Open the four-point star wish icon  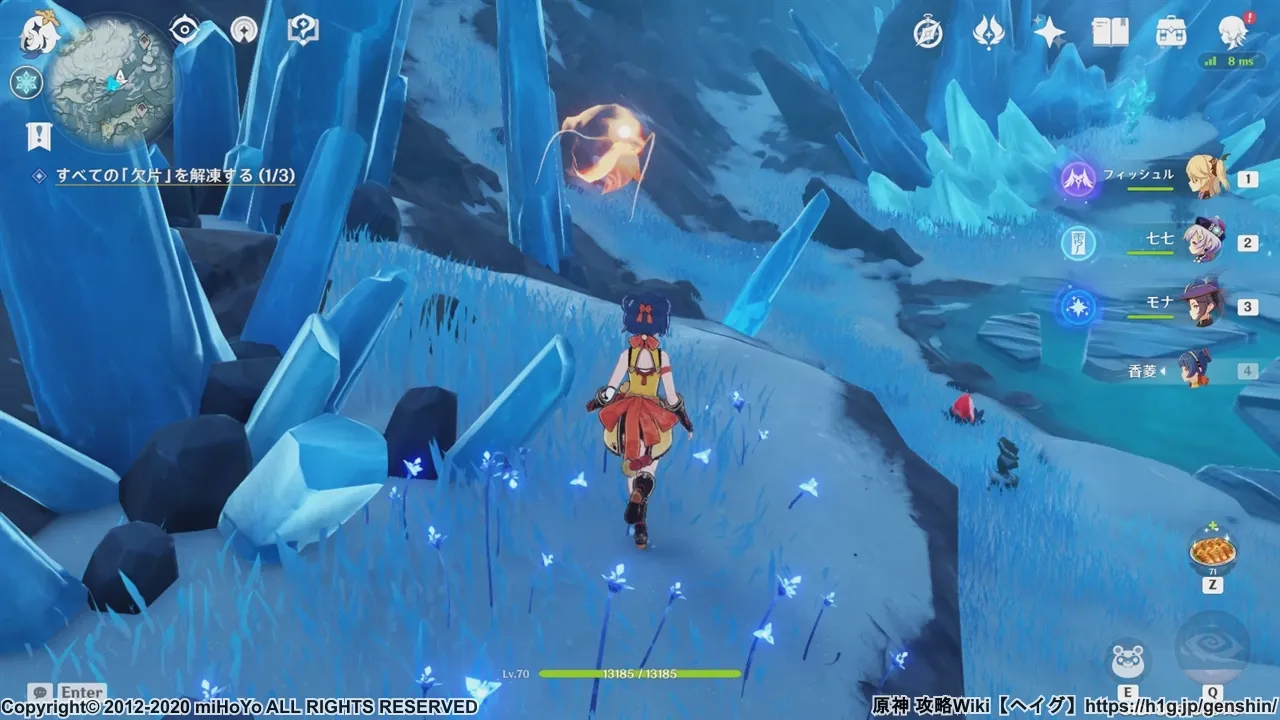click(1049, 33)
